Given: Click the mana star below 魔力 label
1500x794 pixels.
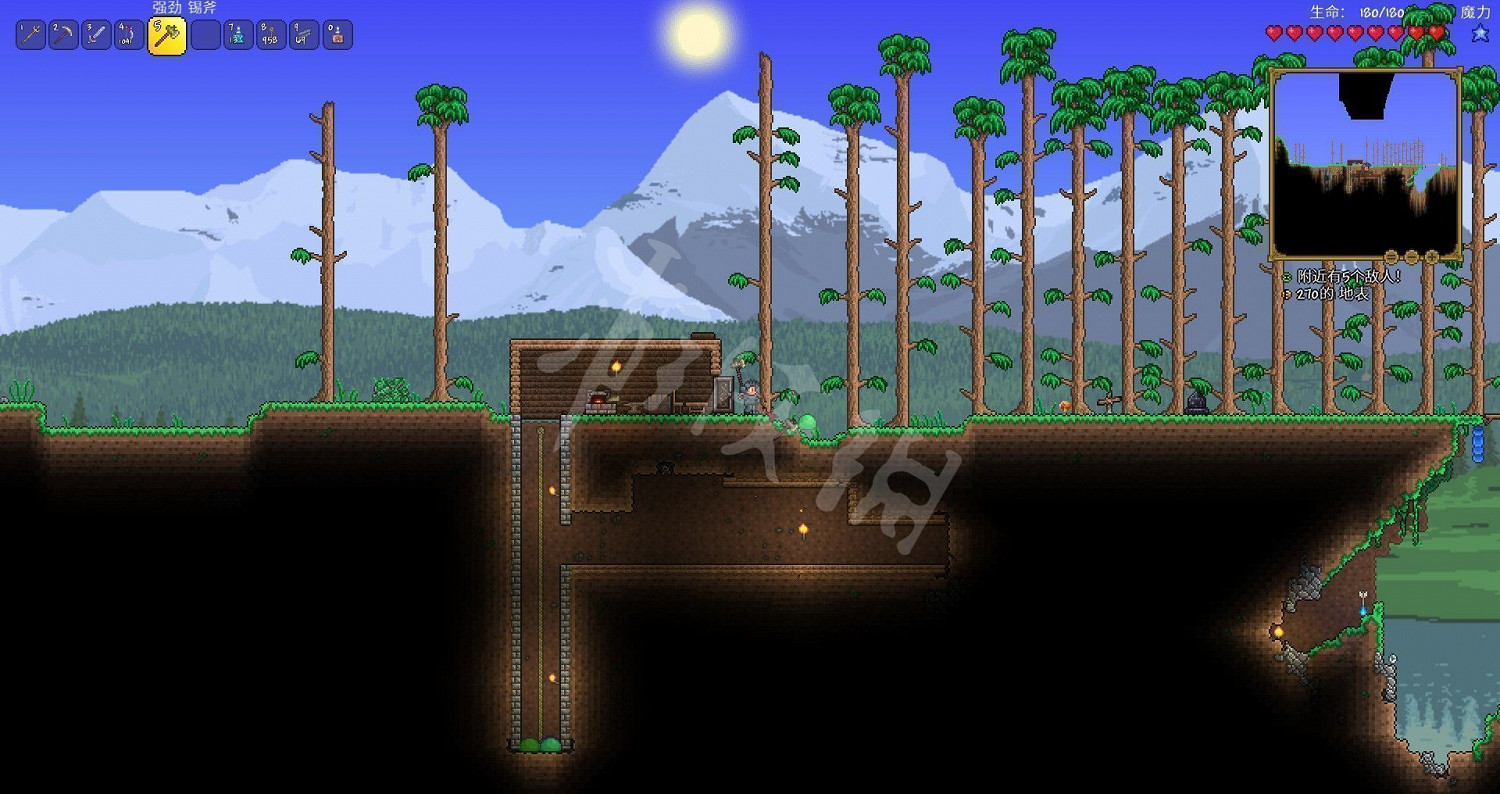Looking at the screenshot, I should click(x=1479, y=31).
